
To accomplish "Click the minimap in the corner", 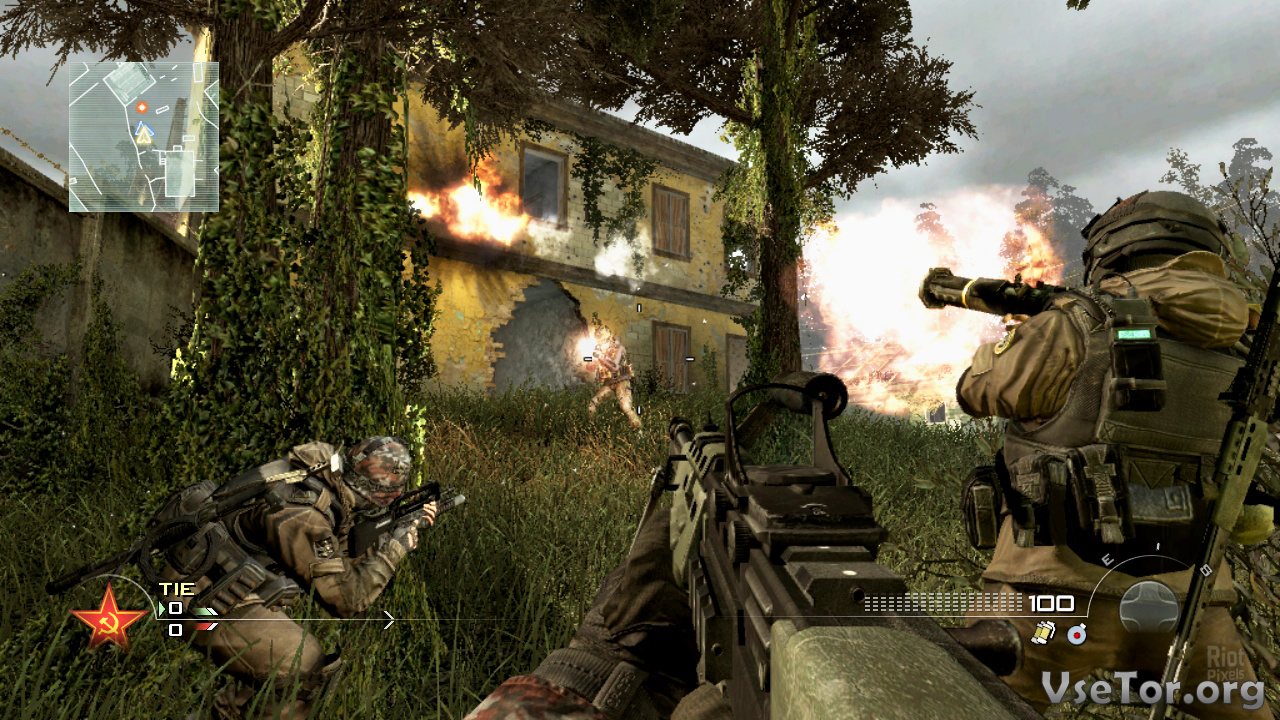I will pyautogui.click(x=144, y=137).
